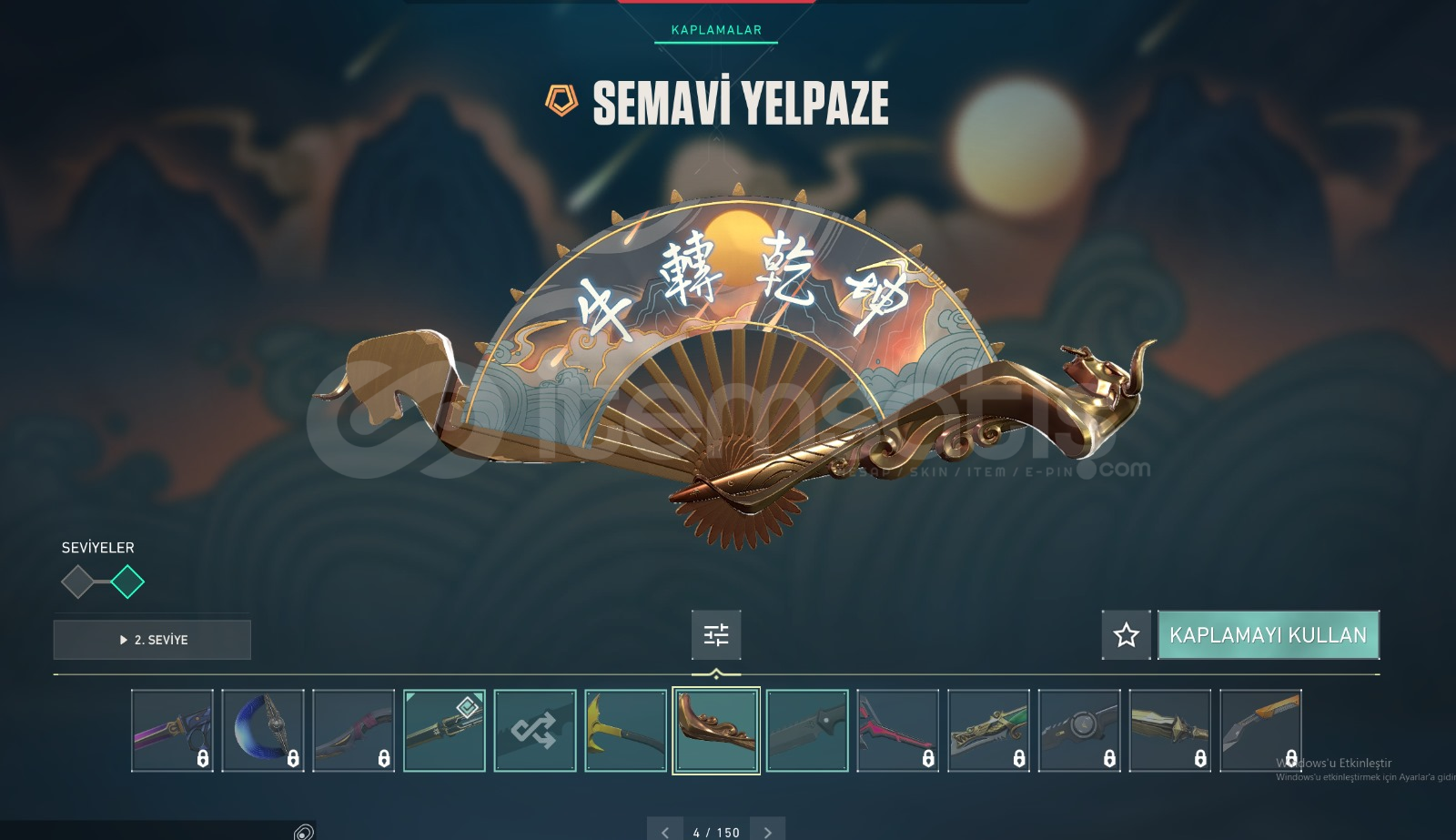Pick the default dark knife thumbnail

tap(807, 731)
